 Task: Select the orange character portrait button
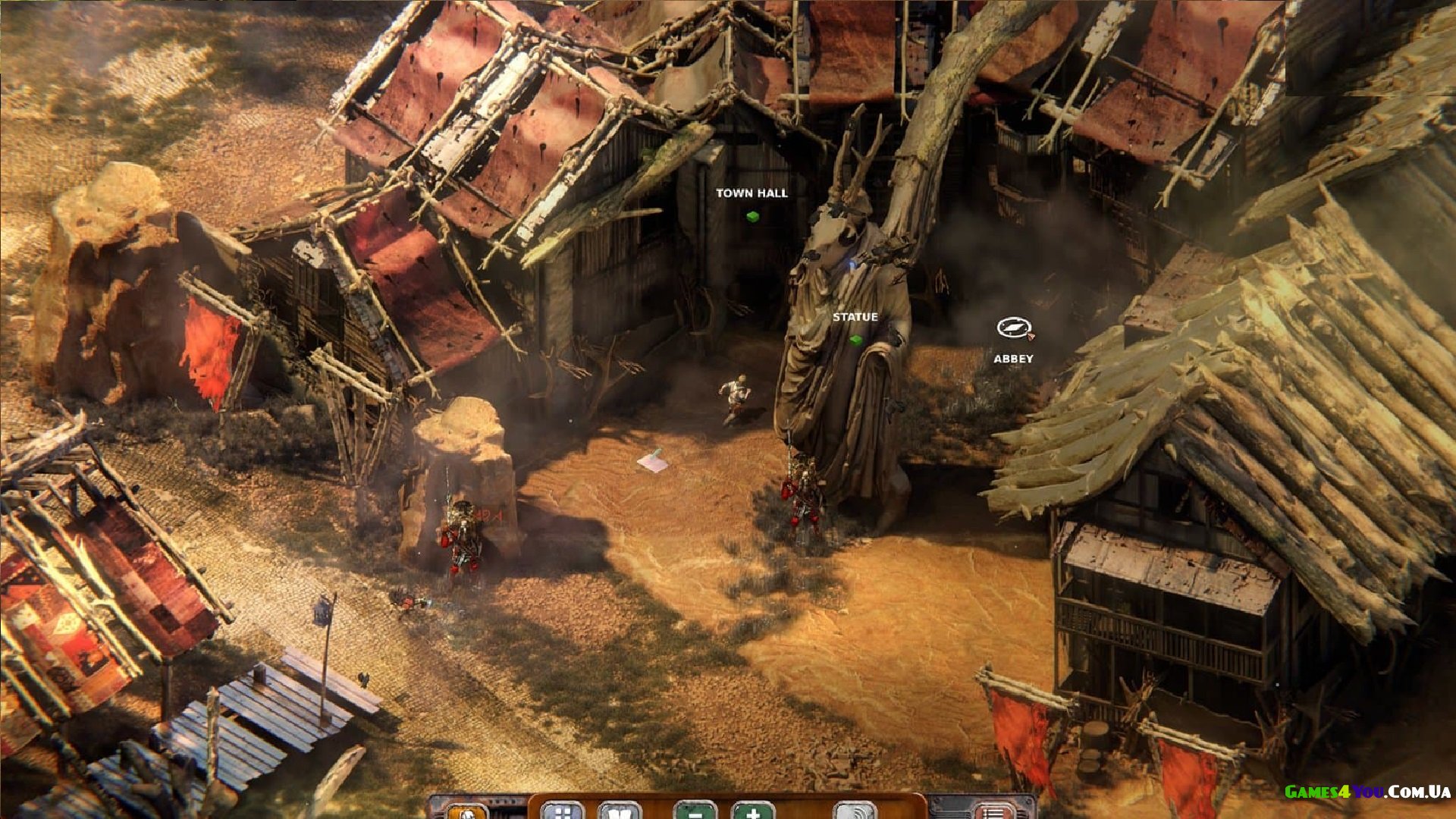click(468, 812)
